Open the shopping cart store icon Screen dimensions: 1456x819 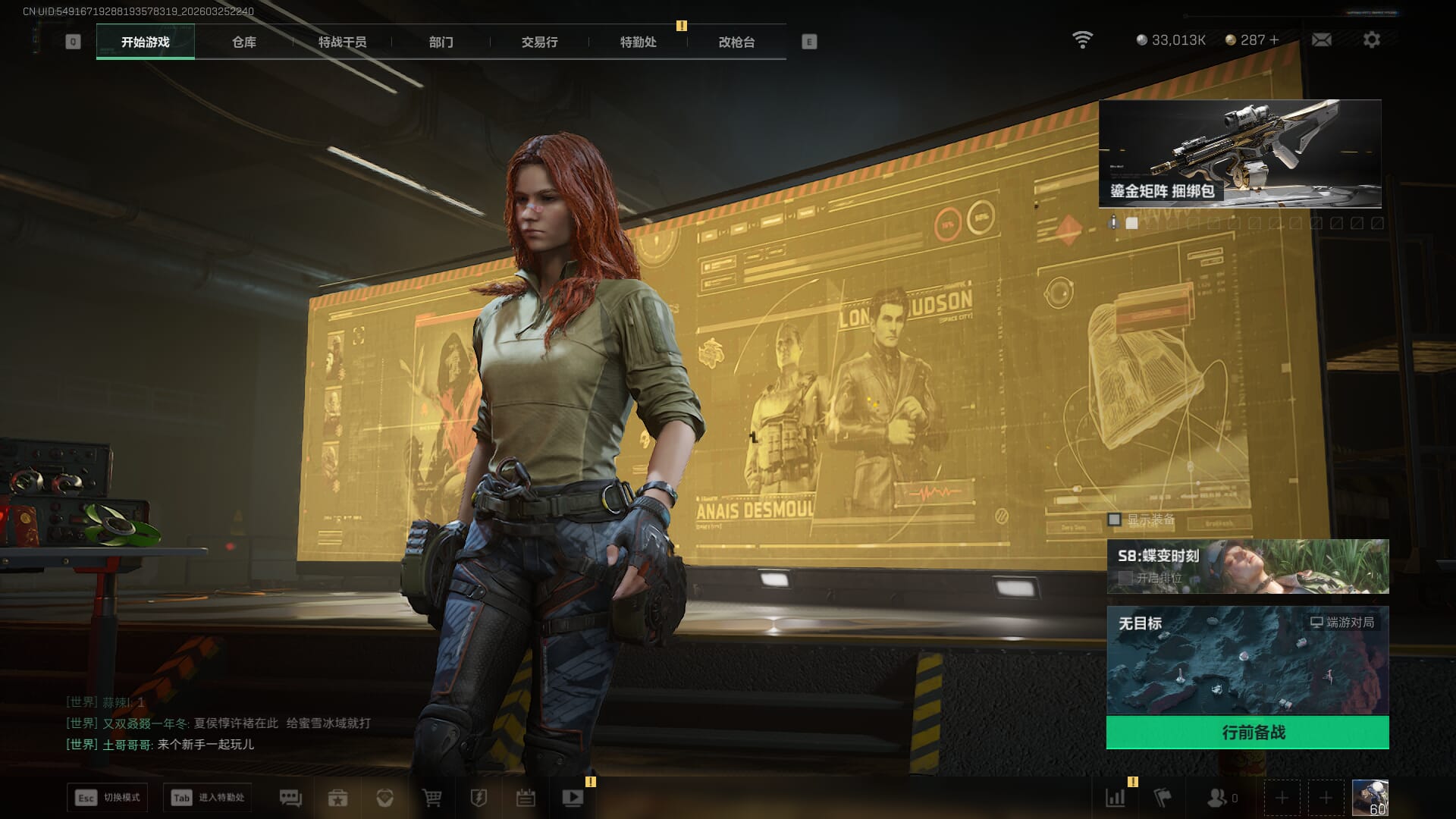(x=431, y=798)
